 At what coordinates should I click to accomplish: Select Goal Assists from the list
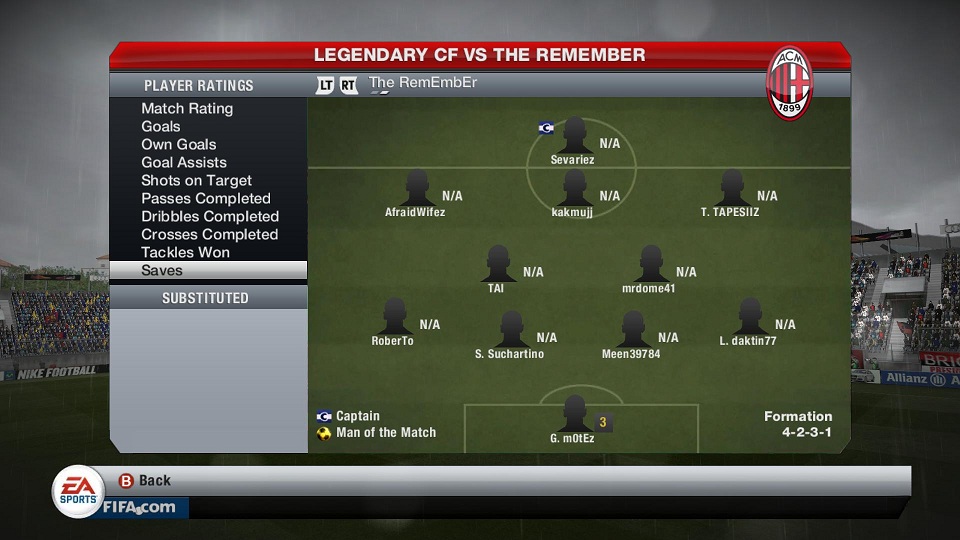tap(184, 162)
